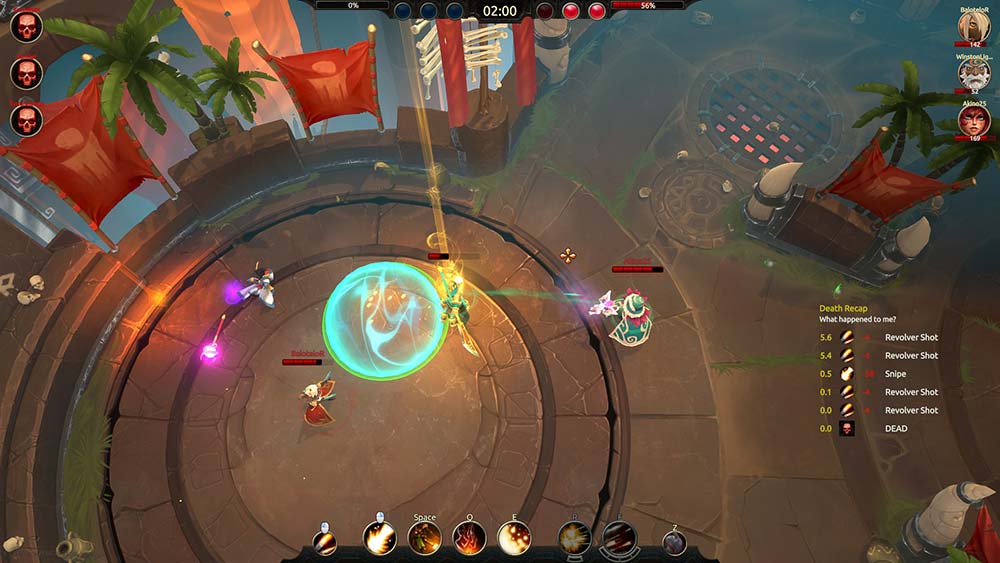Select the revolver bullet primary attack icon
The image size is (1000, 563).
click(x=325, y=542)
